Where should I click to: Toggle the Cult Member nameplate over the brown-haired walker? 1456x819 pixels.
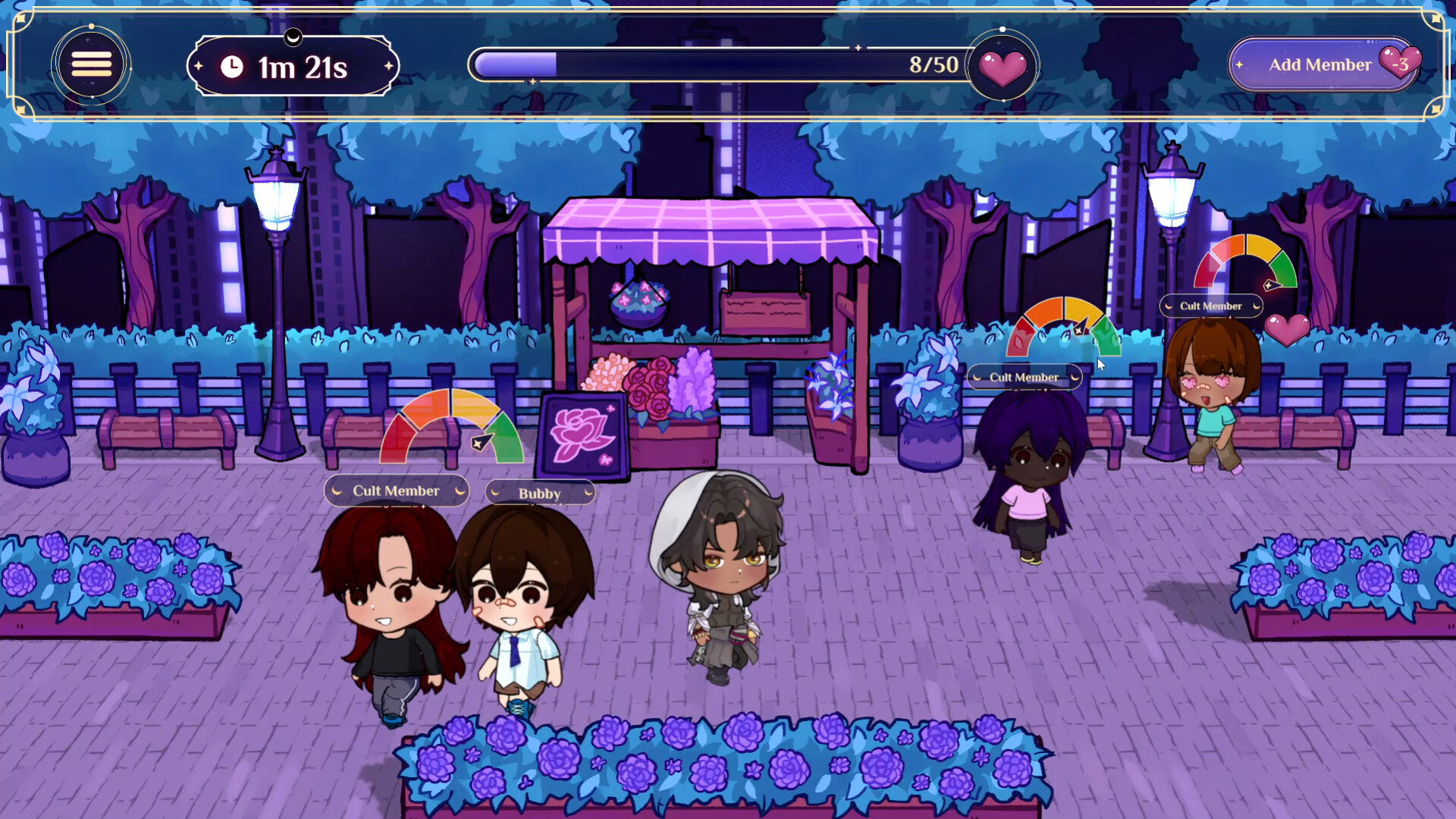tap(1211, 306)
